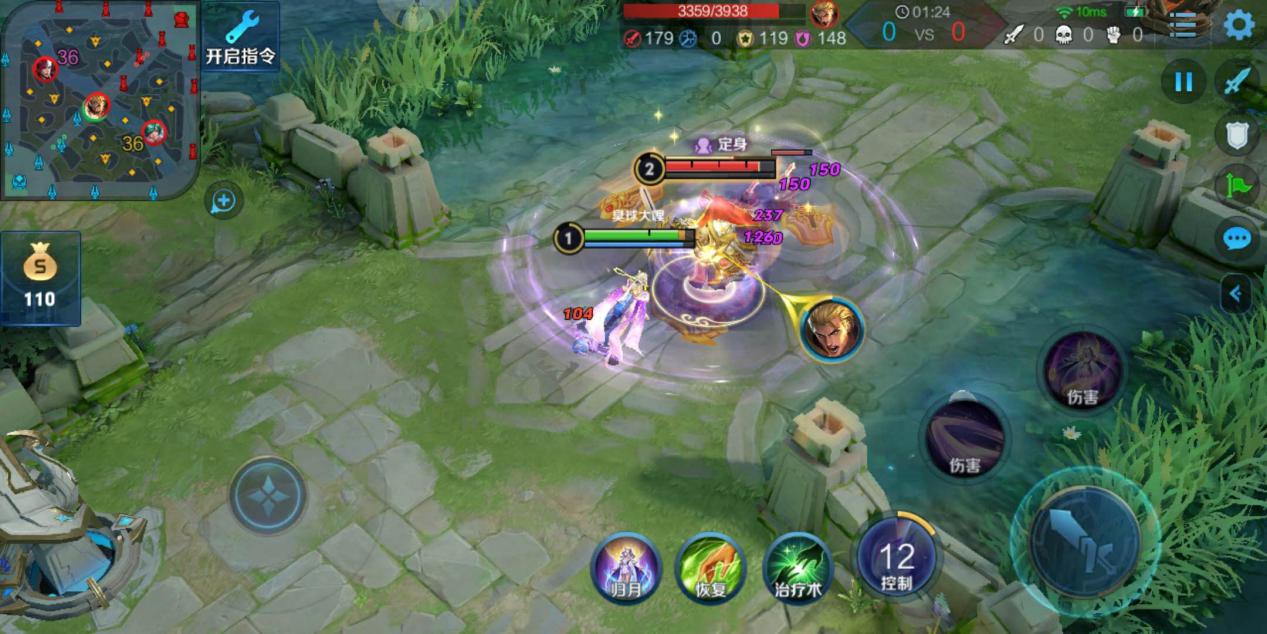The width and height of the screenshot is (1267, 634).
Task: Click the magnifier plus button below minimap
Action: tap(223, 202)
